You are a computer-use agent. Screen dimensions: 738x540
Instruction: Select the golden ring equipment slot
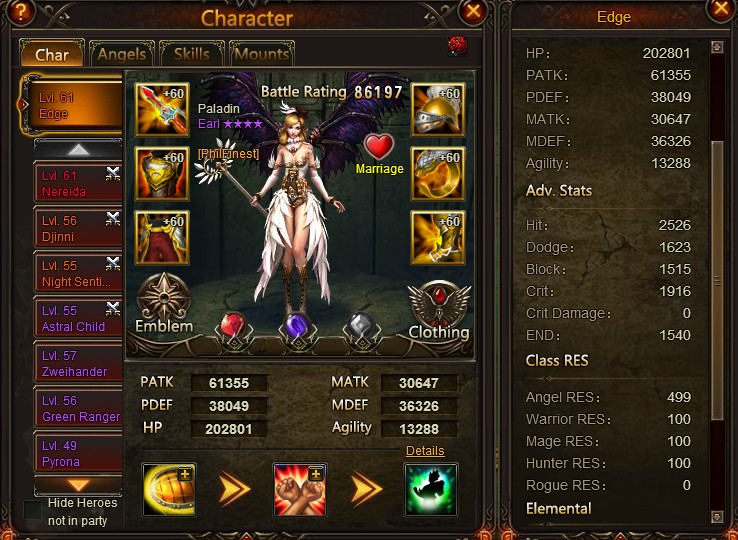[436, 173]
